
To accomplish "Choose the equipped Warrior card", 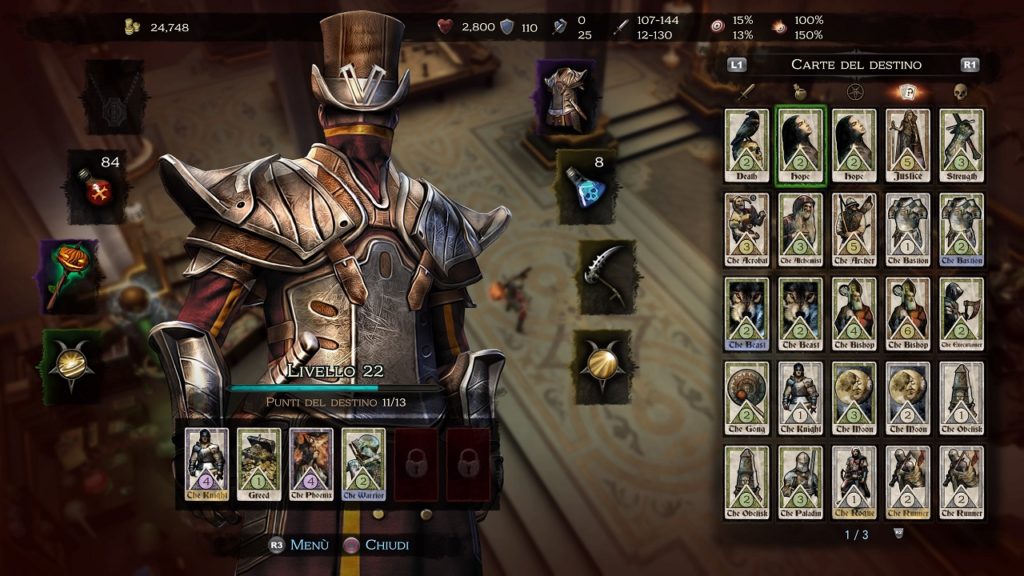I will (x=364, y=465).
